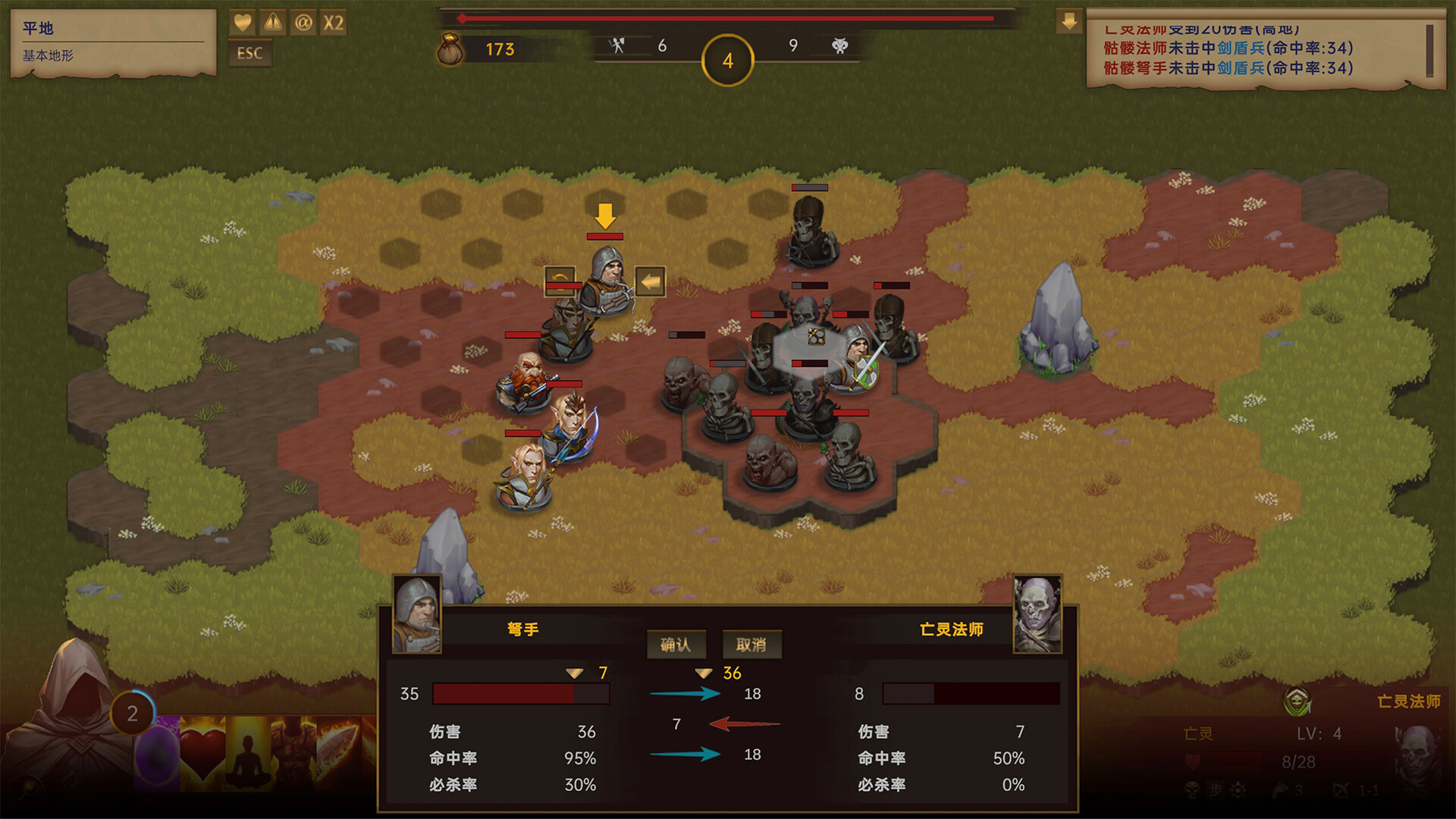
Task: Collapse the battle log with the arrow button
Action: [1071, 21]
